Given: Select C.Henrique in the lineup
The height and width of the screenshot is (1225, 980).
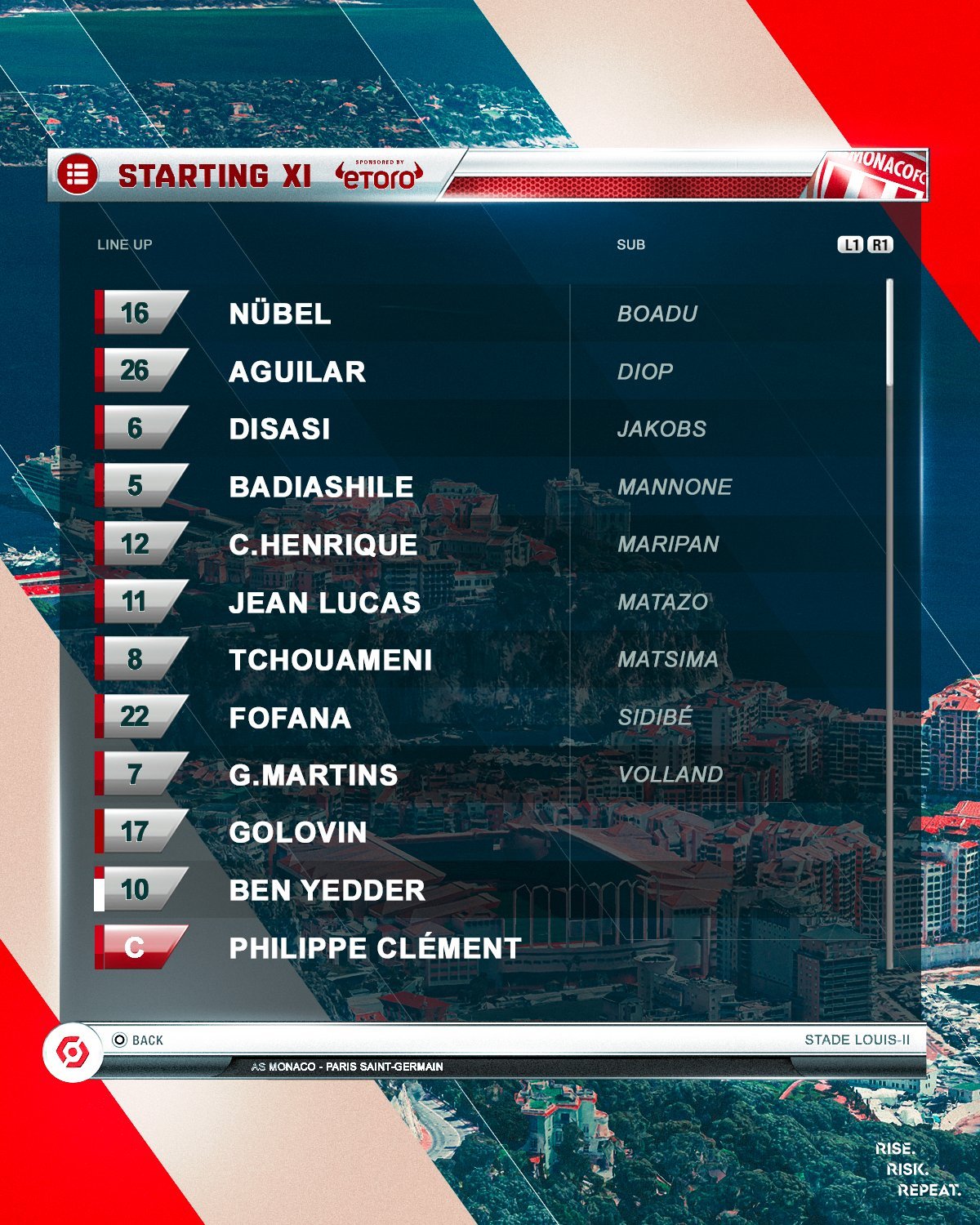Looking at the screenshot, I should coord(323,545).
